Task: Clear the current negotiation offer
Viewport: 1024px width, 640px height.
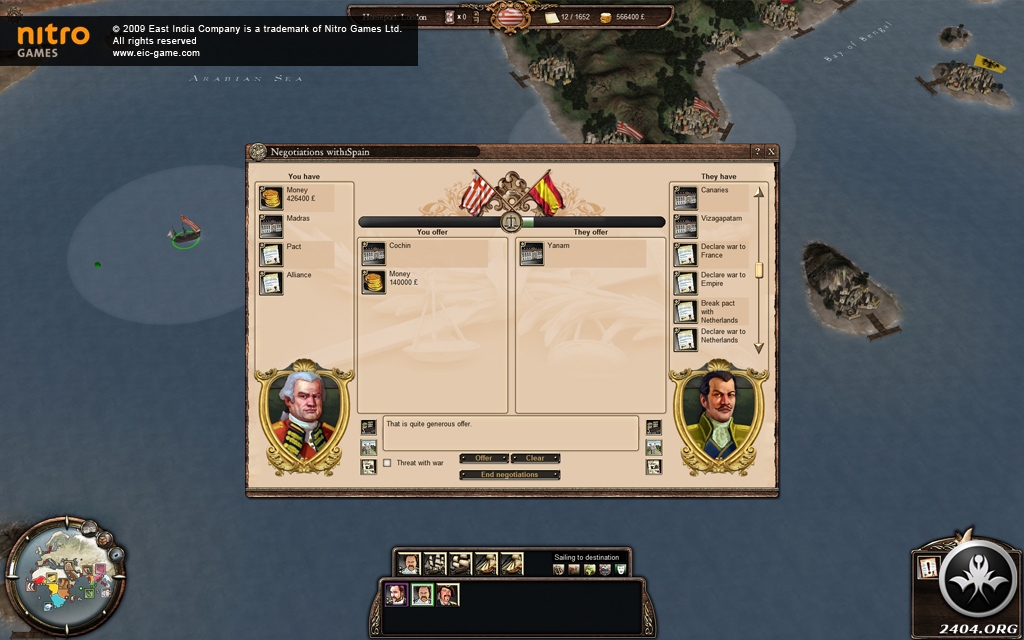Action: click(535, 458)
